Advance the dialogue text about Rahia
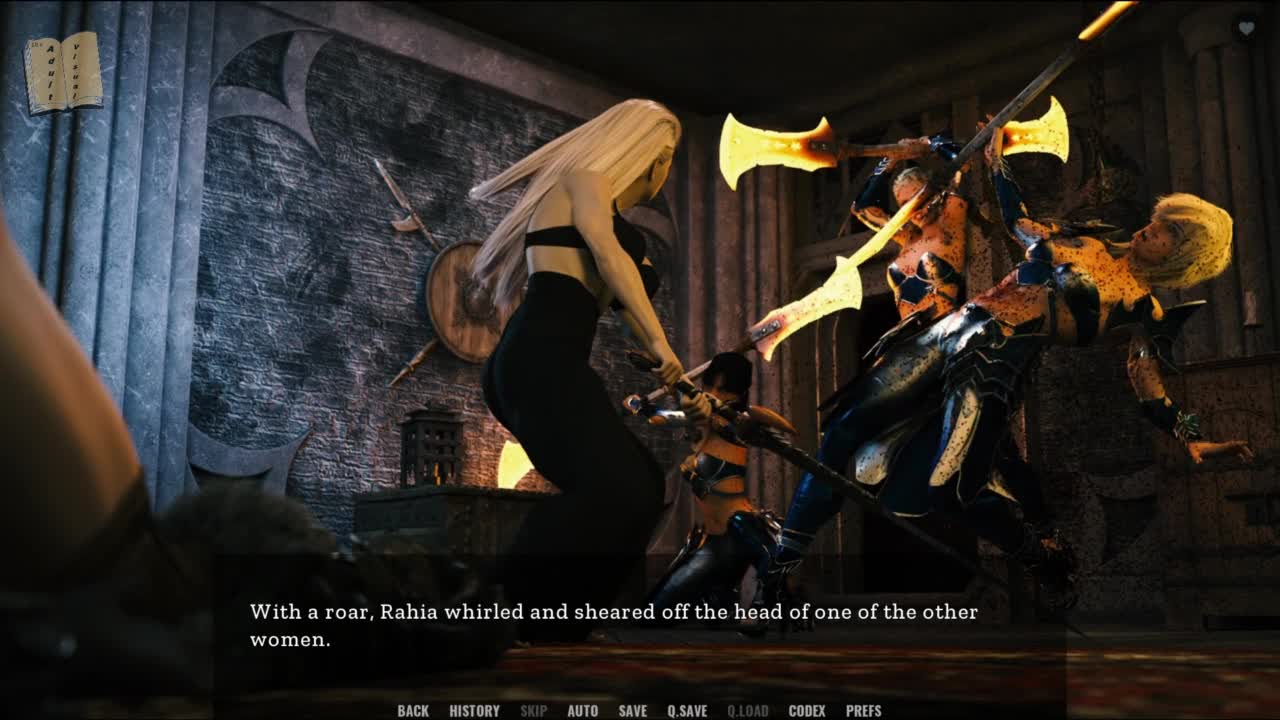The image size is (1280, 720). pos(613,625)
